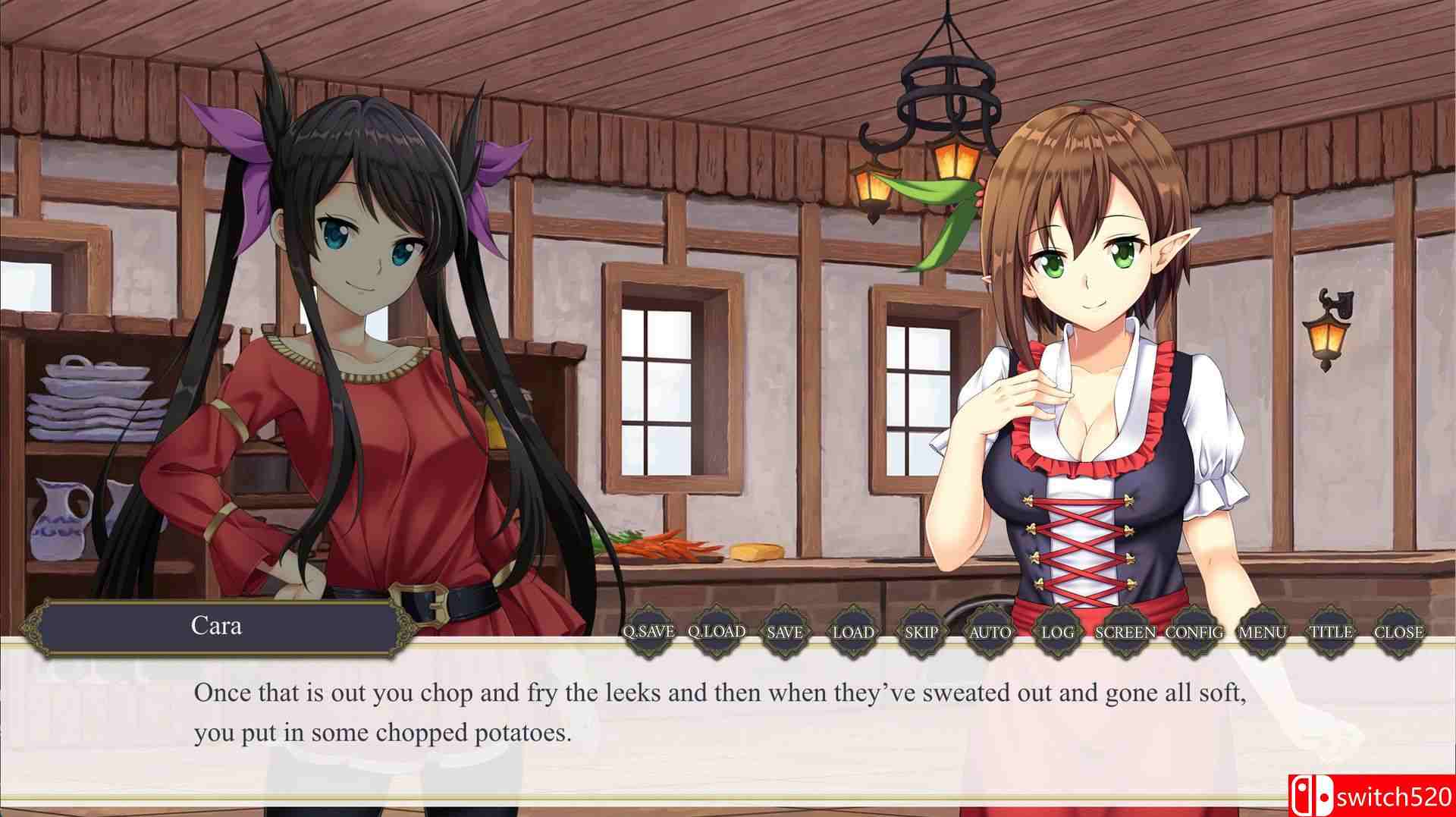Quick save with the Q.SAVE emblem
The width and height of the screenshot is (1456, 817).
point(648,631)
